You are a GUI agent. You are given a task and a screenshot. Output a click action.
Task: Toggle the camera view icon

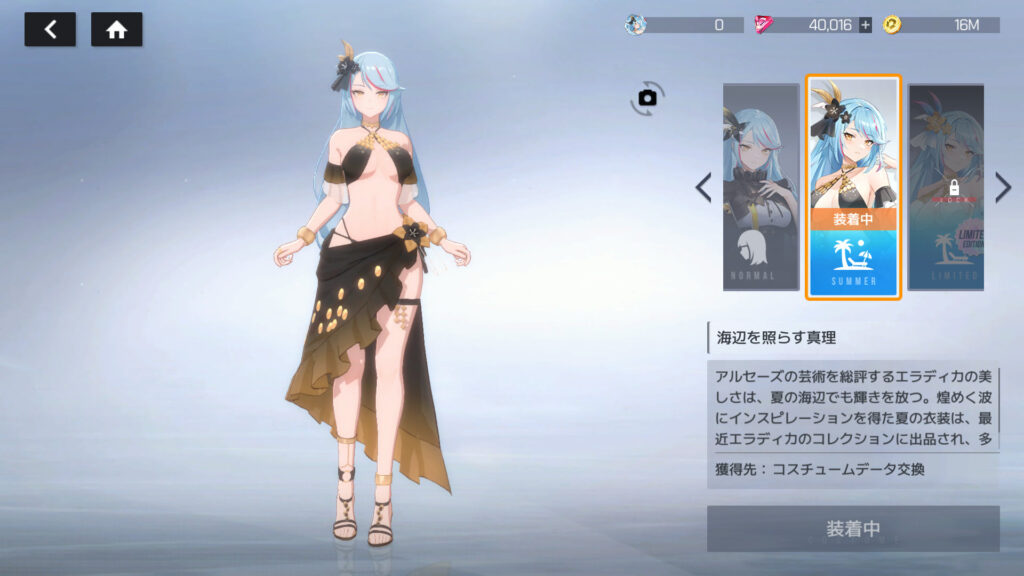point(647,97)
